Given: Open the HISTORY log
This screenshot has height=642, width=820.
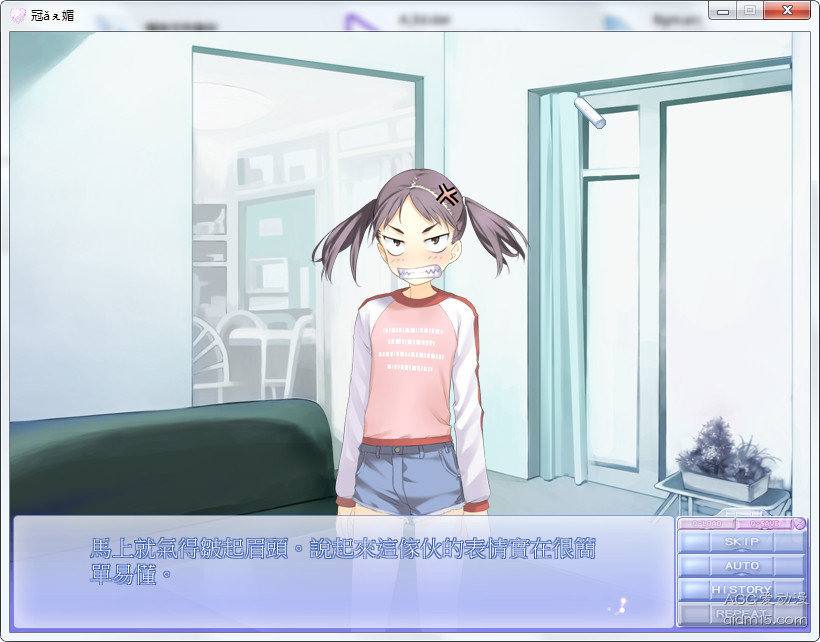Looking at the screenshot, I should [741, 590].
